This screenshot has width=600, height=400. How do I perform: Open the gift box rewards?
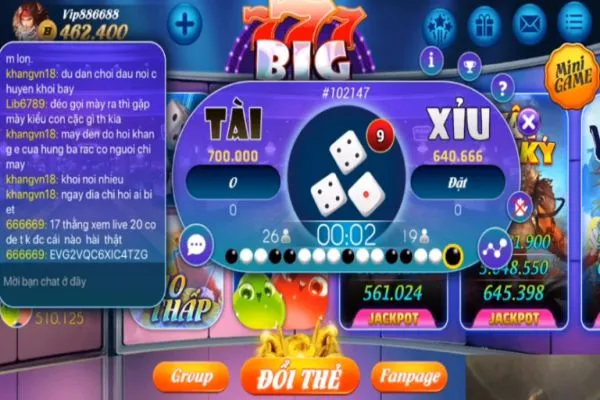[x=484, y=22]
